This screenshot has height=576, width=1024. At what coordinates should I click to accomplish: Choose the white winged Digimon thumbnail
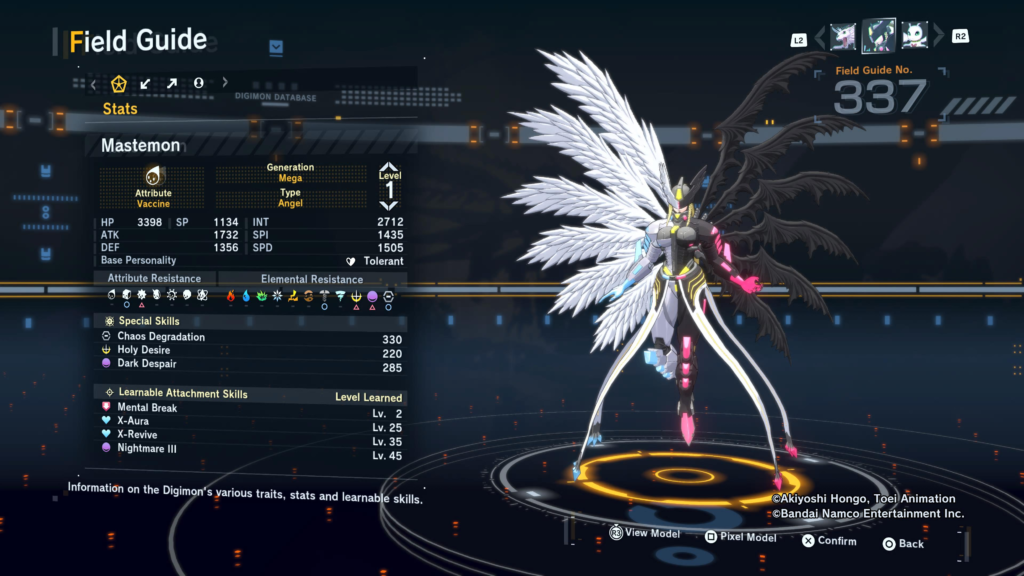[x=914, y=37]
